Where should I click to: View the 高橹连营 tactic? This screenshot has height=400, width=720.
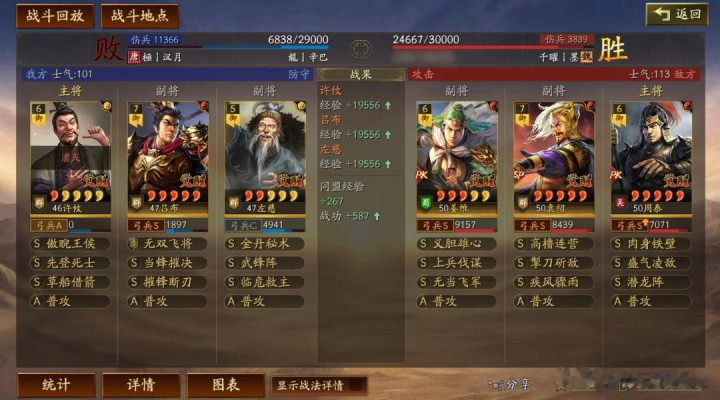(x=554, y=243)
